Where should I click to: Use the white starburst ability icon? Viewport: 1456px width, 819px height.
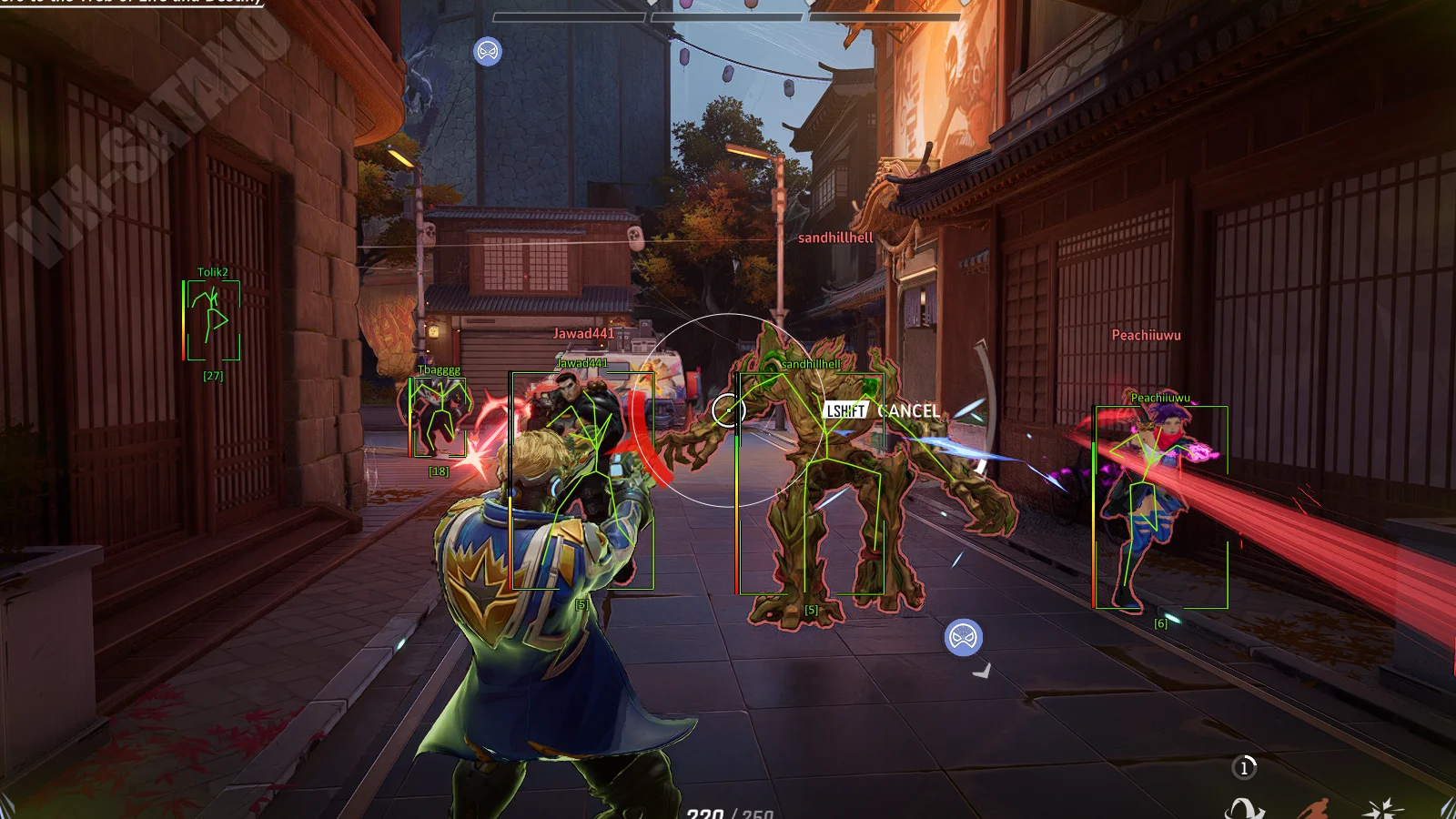[x=1382, y=808]
